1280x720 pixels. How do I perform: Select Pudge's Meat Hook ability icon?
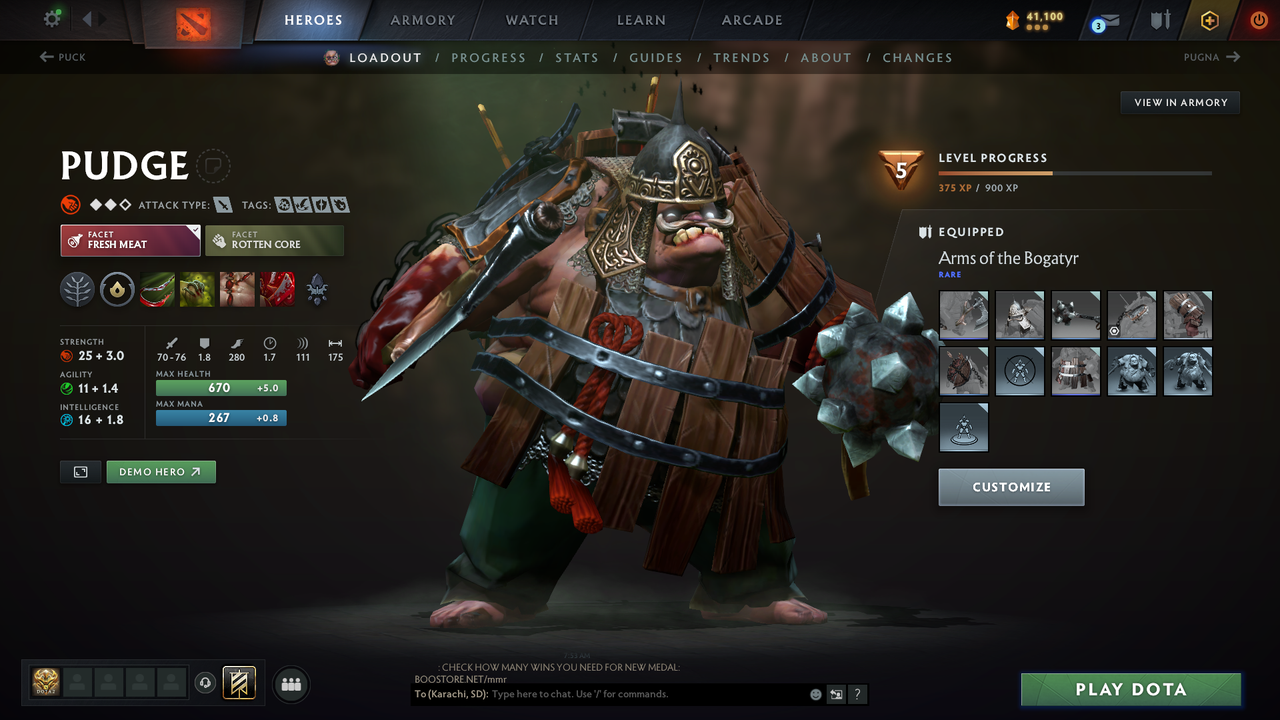[157, 289]
